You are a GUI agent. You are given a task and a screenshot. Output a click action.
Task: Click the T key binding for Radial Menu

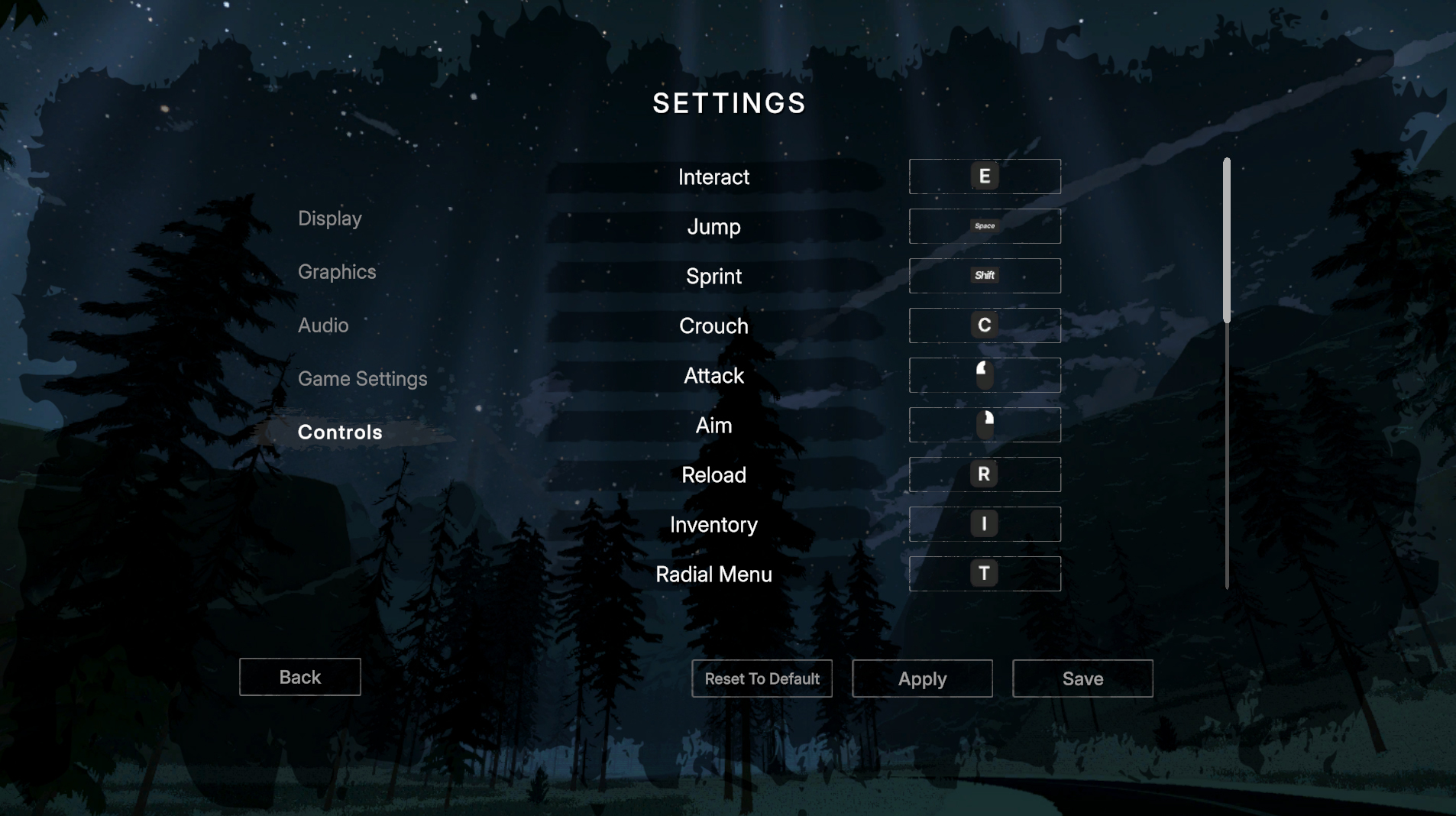985,574
